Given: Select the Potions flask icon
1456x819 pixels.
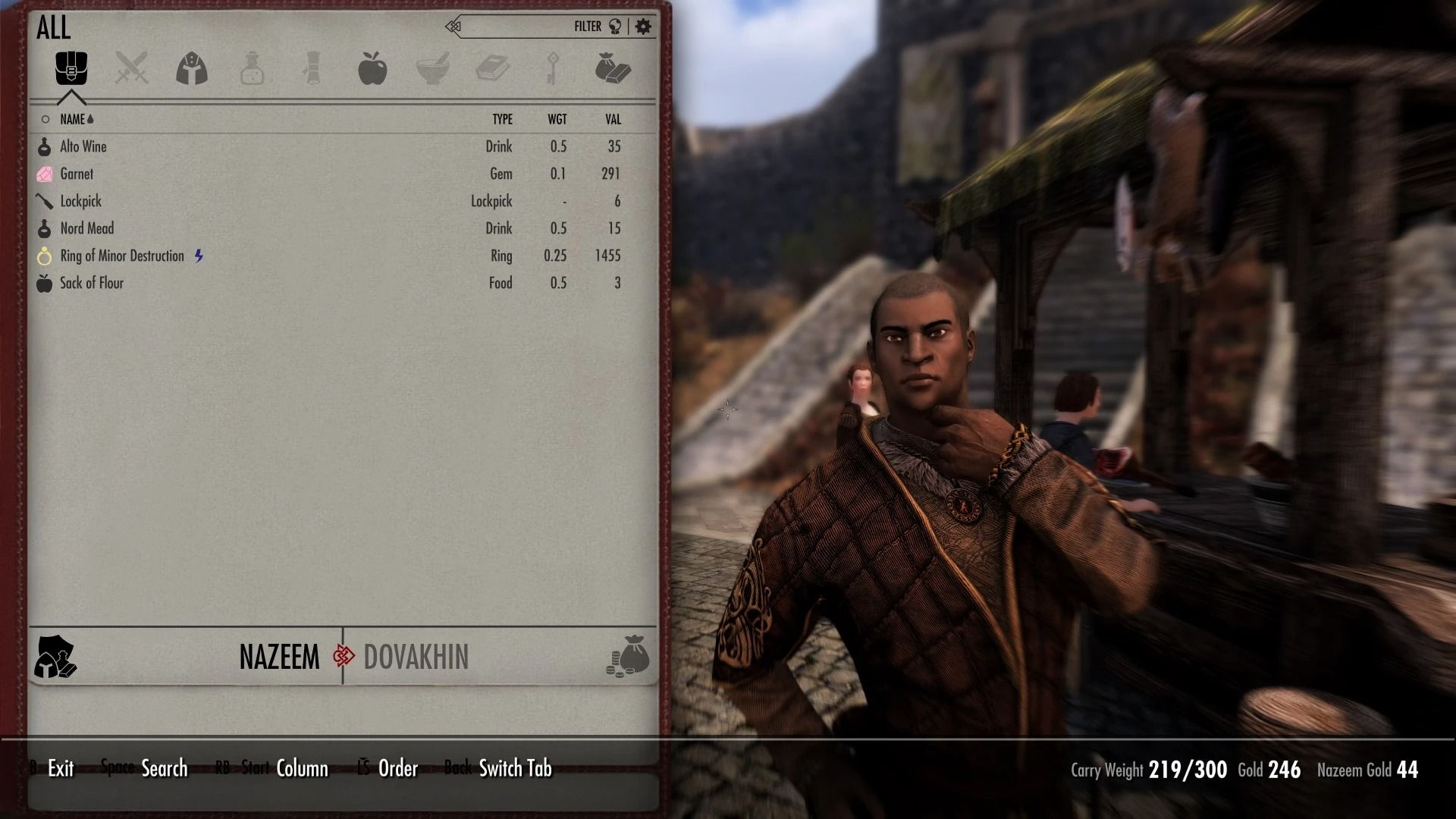Looking at the screenshot, I should (x=252, y=69).
